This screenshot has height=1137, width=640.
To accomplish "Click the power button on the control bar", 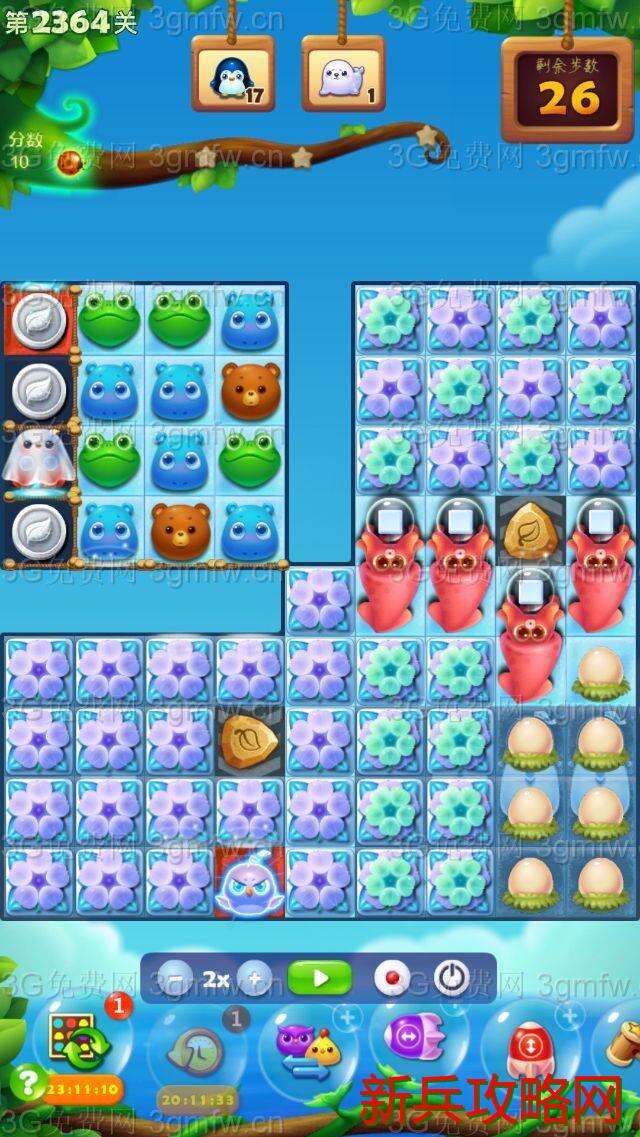I will 452,977.
